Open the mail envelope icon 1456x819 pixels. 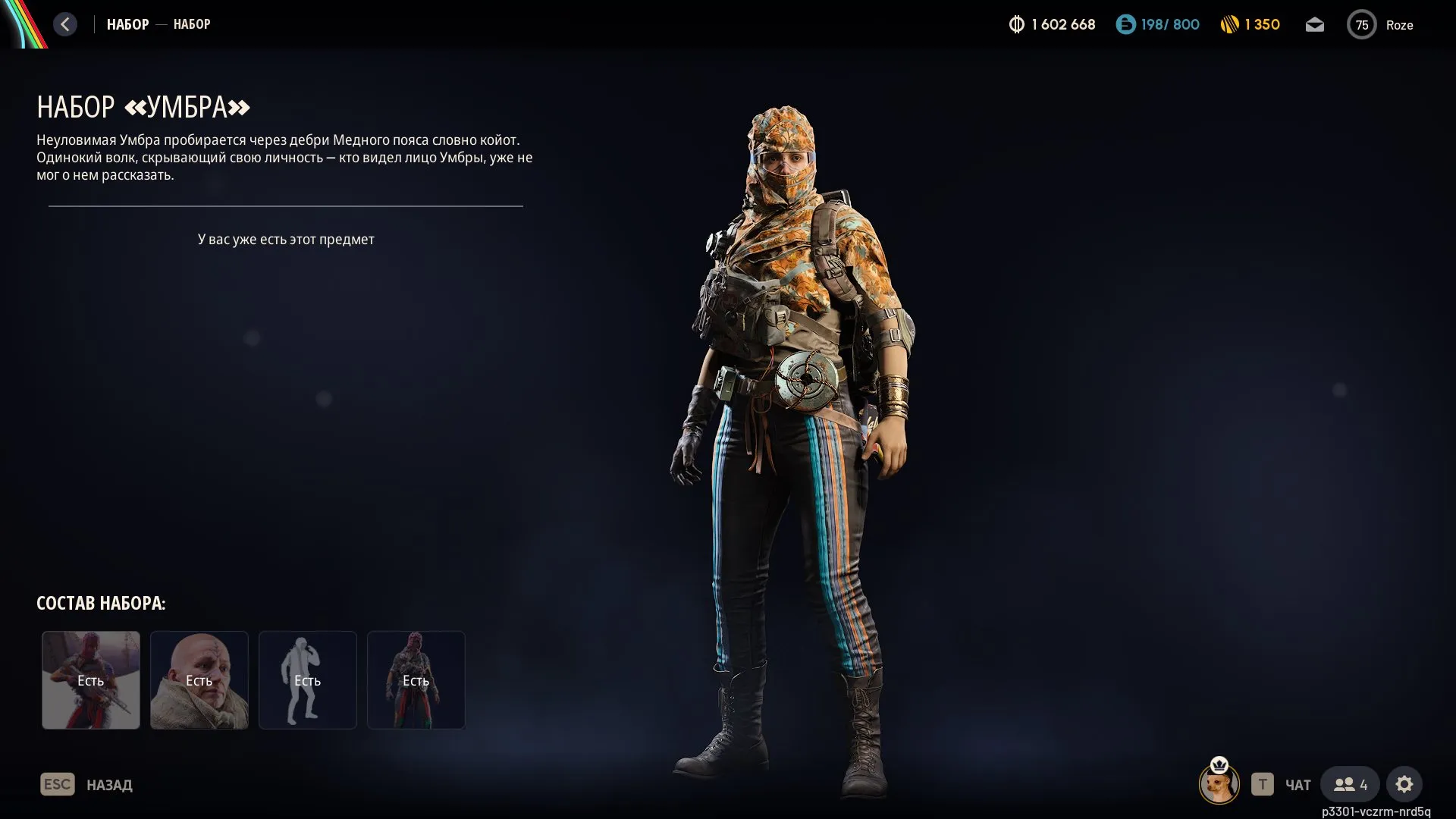pos(1314,25)
